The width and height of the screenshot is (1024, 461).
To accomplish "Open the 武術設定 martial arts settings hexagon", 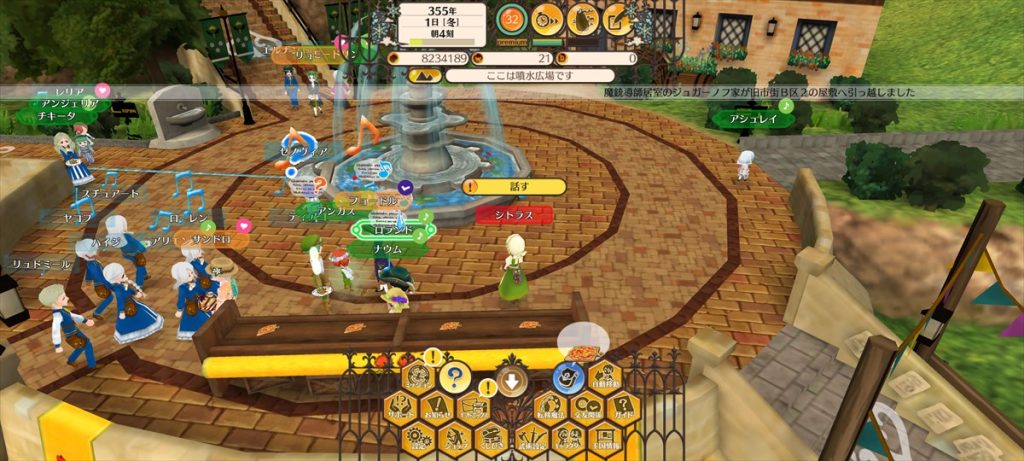I will coord(531,438).
